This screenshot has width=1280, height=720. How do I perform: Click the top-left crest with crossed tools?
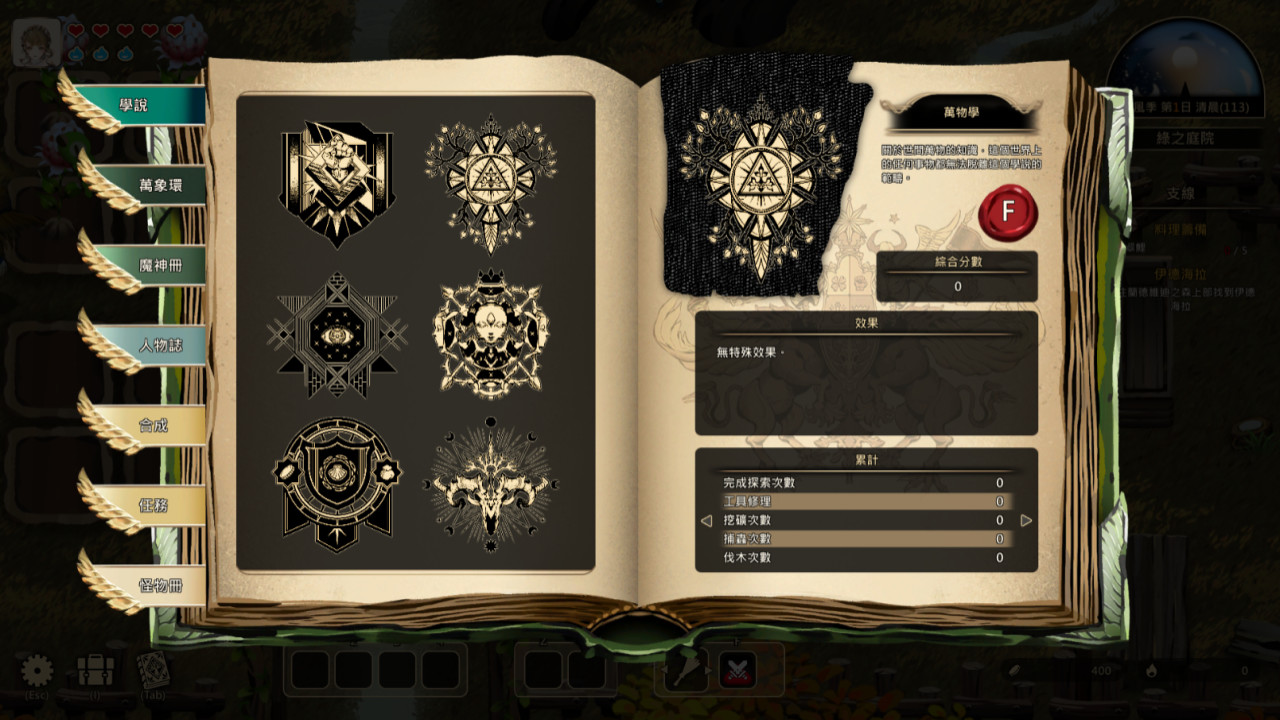(x=336, y=185)
